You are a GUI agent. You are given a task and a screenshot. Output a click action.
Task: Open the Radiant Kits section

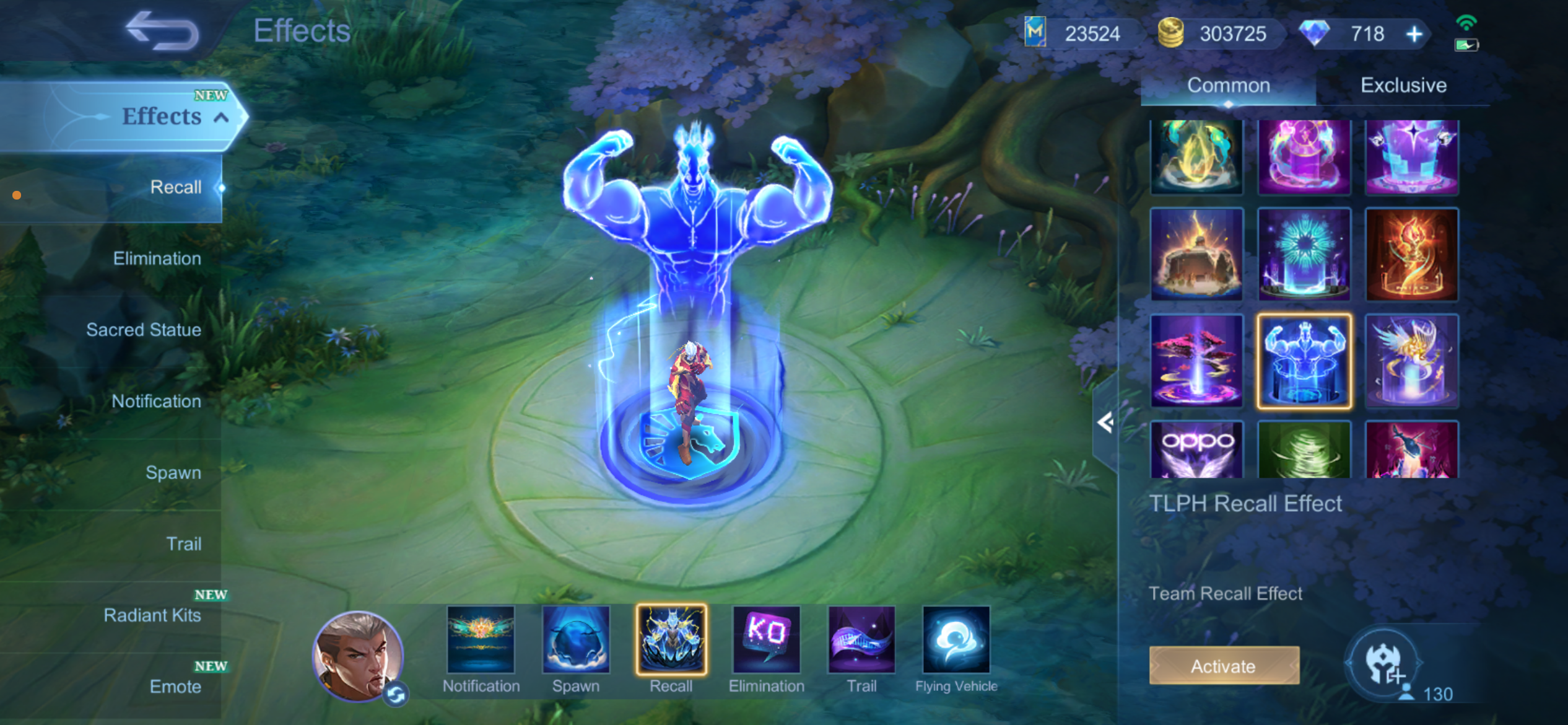(152, 615)
